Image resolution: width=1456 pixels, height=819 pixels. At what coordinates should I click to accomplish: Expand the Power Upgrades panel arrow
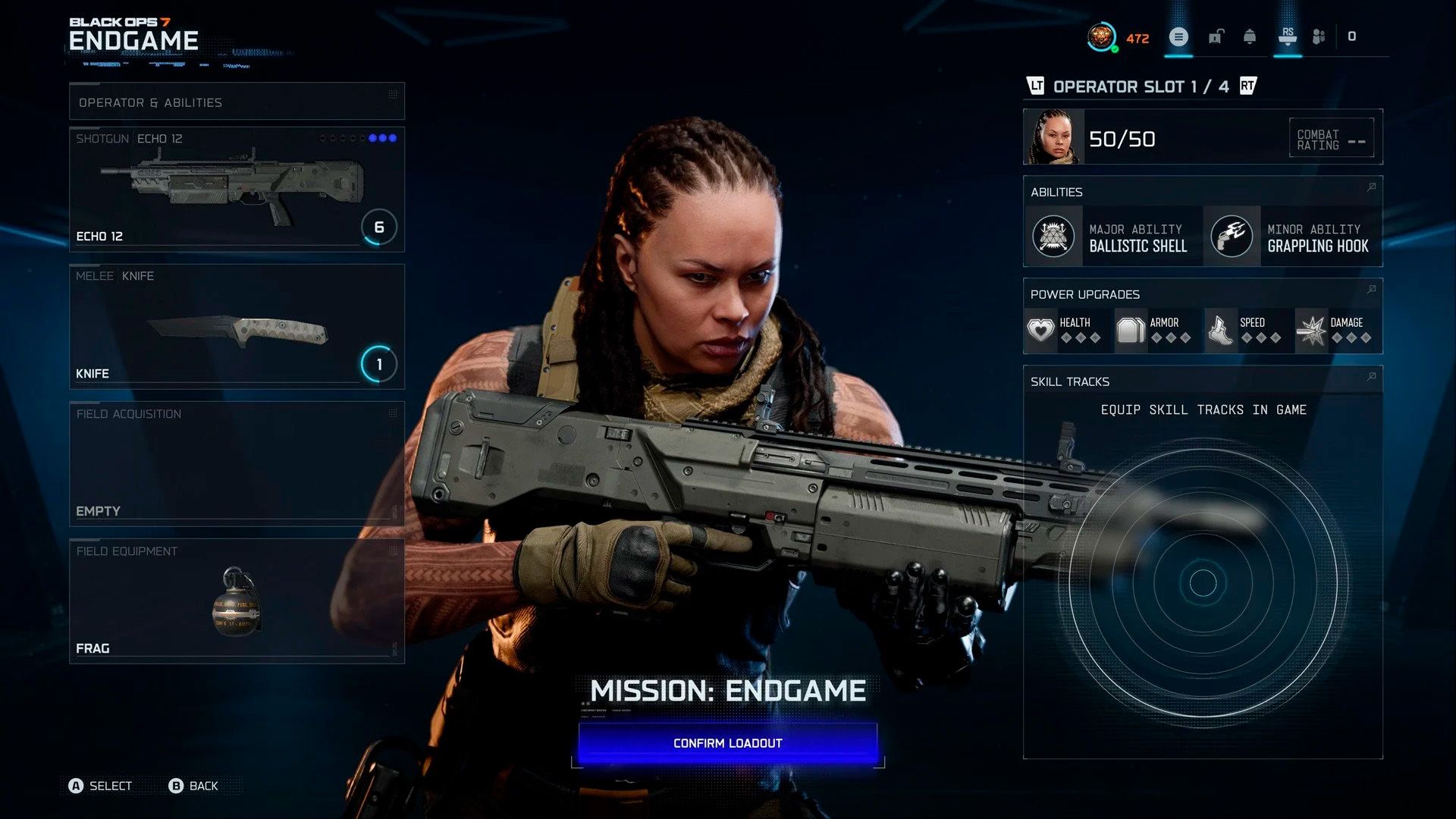pyautogui.click(x=1370, y=290)
